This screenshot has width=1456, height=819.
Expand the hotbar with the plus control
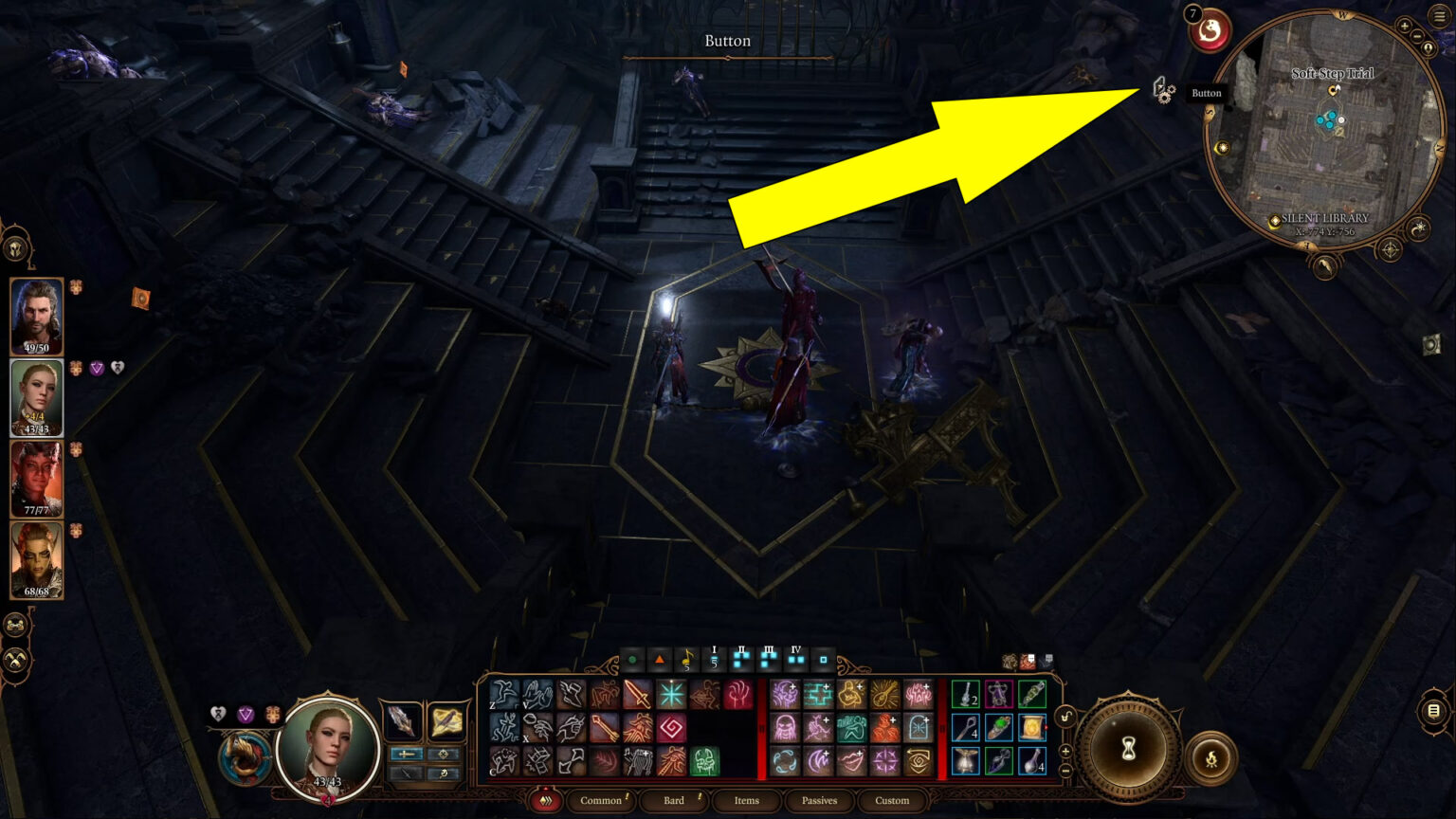pos(1065,752)
